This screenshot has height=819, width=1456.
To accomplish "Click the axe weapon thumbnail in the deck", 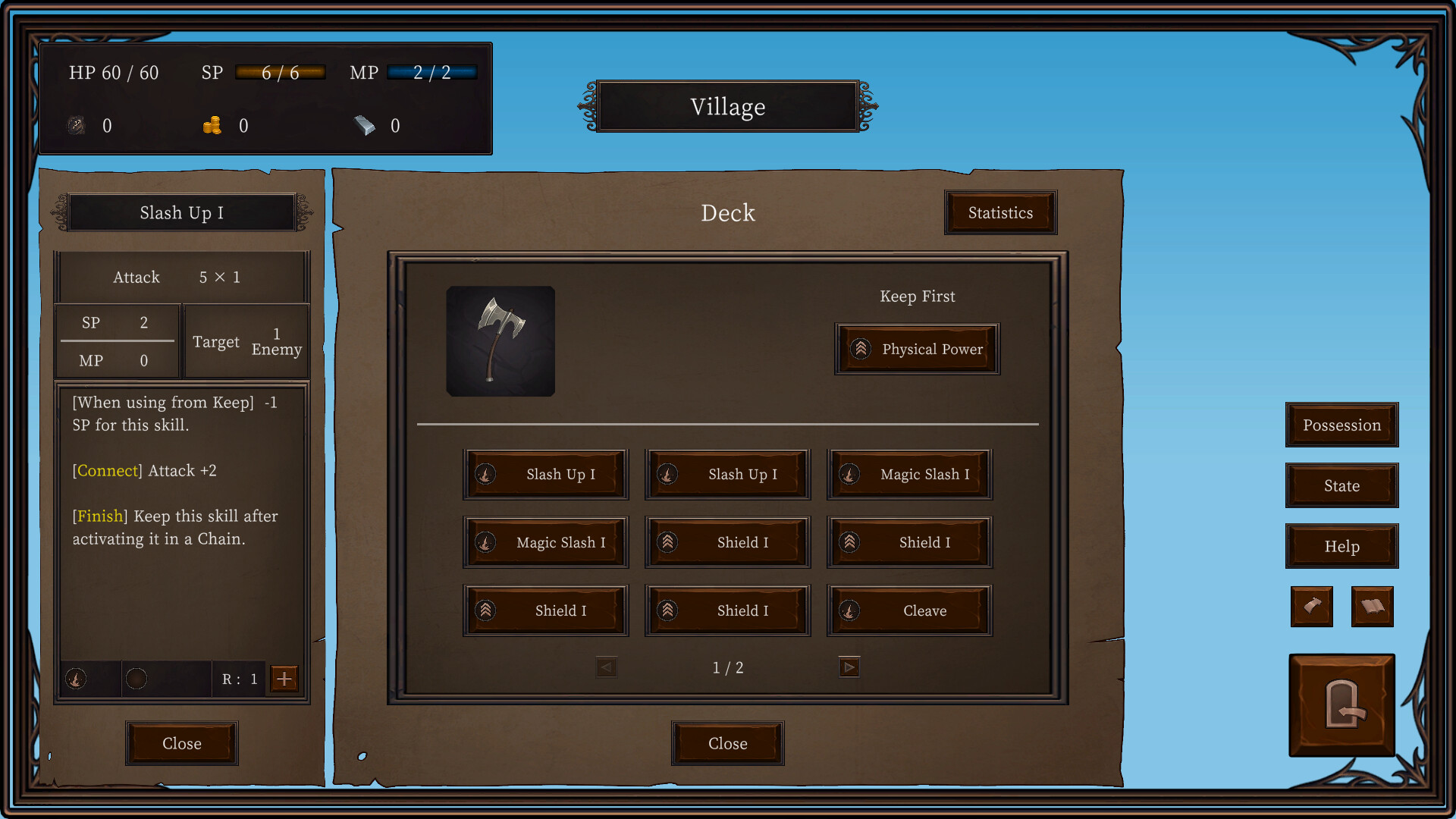I will click(500, 341).
